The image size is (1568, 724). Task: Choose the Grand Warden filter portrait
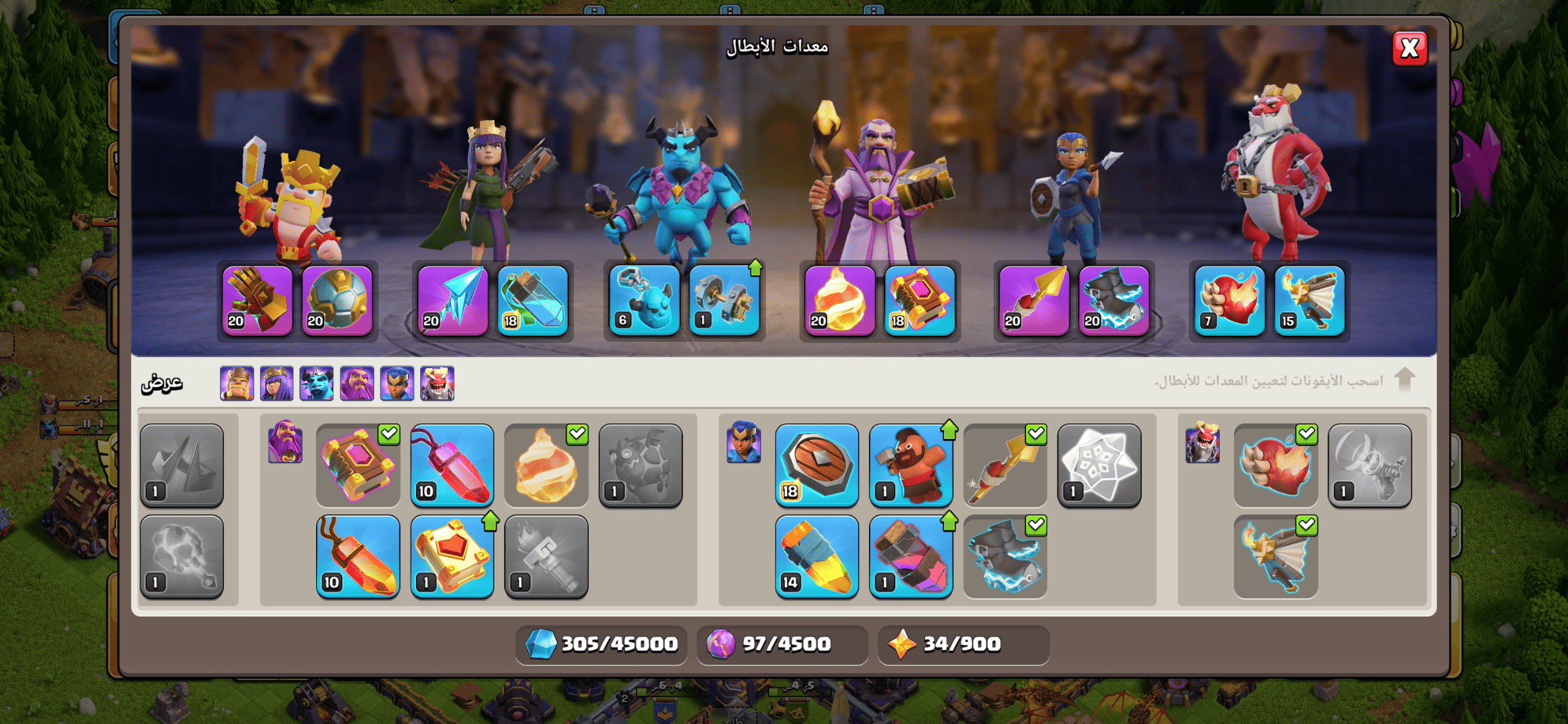coord(357,384)
